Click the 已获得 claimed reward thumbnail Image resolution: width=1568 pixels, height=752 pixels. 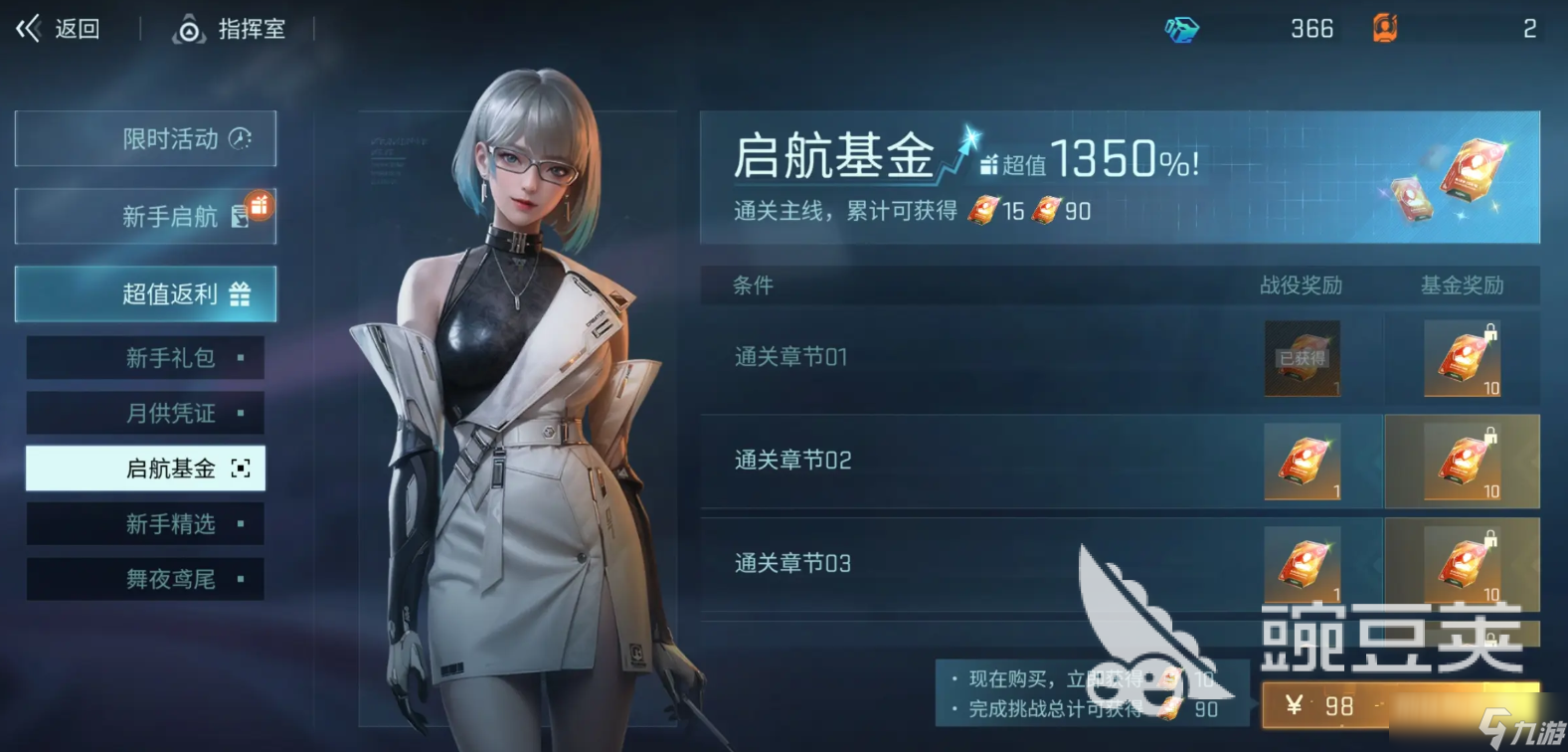click(1303, 358)
